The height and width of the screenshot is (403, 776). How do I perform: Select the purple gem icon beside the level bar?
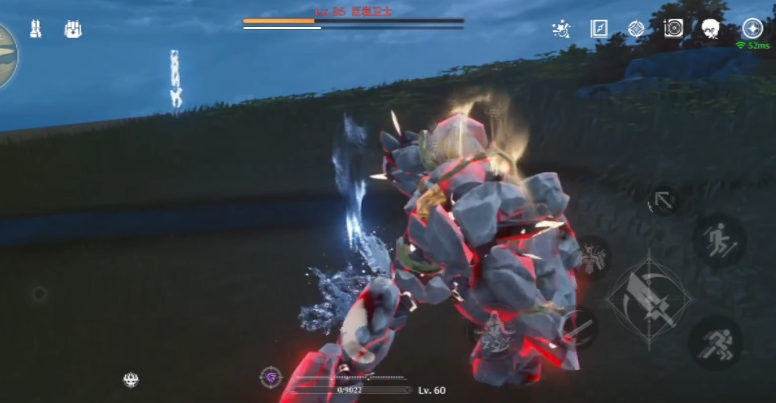point(270,378)
